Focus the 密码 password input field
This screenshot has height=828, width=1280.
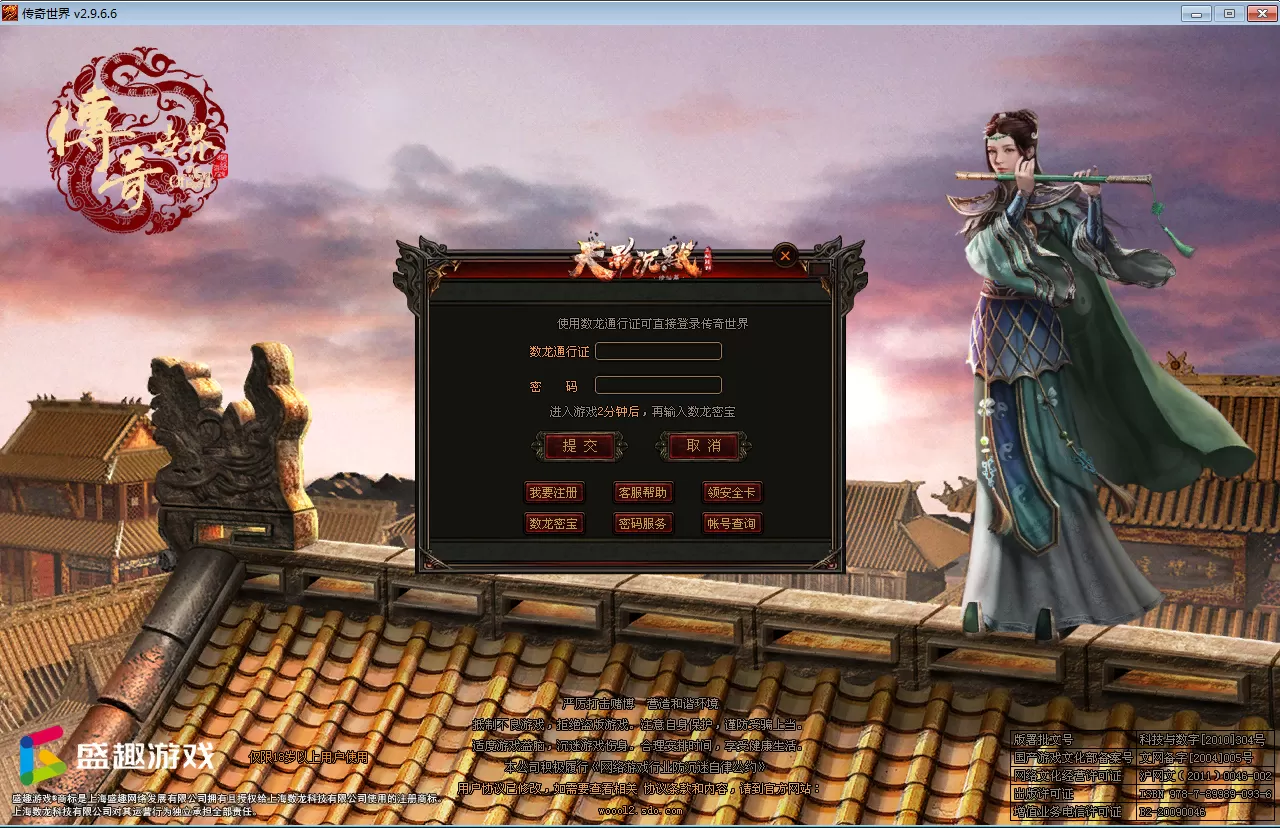tap(658, 385)
